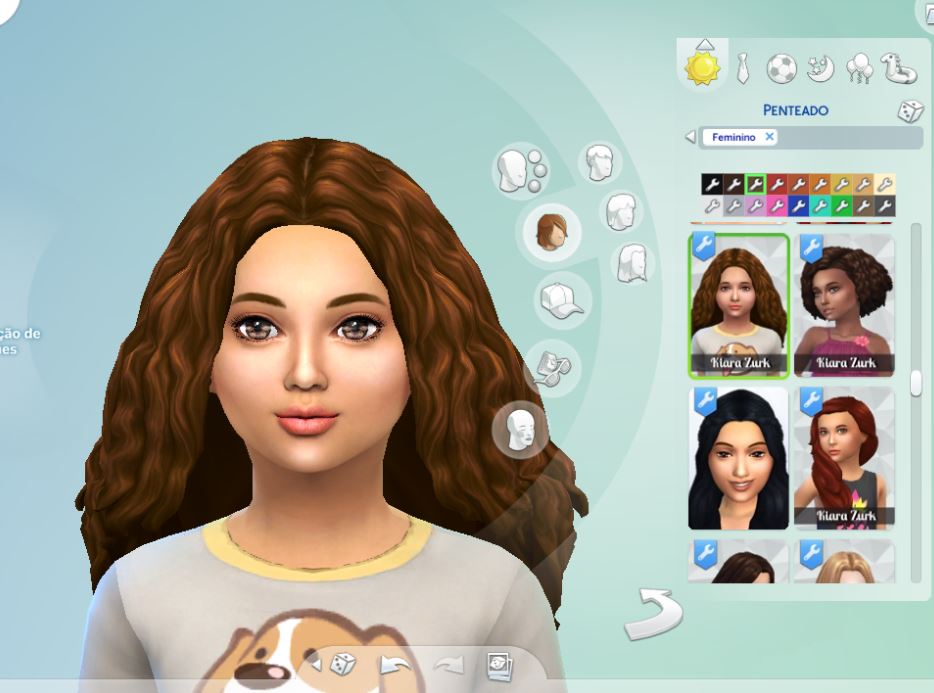Select the Everyday sun outfit tab

pyautogui.click(x=702, y=67)
